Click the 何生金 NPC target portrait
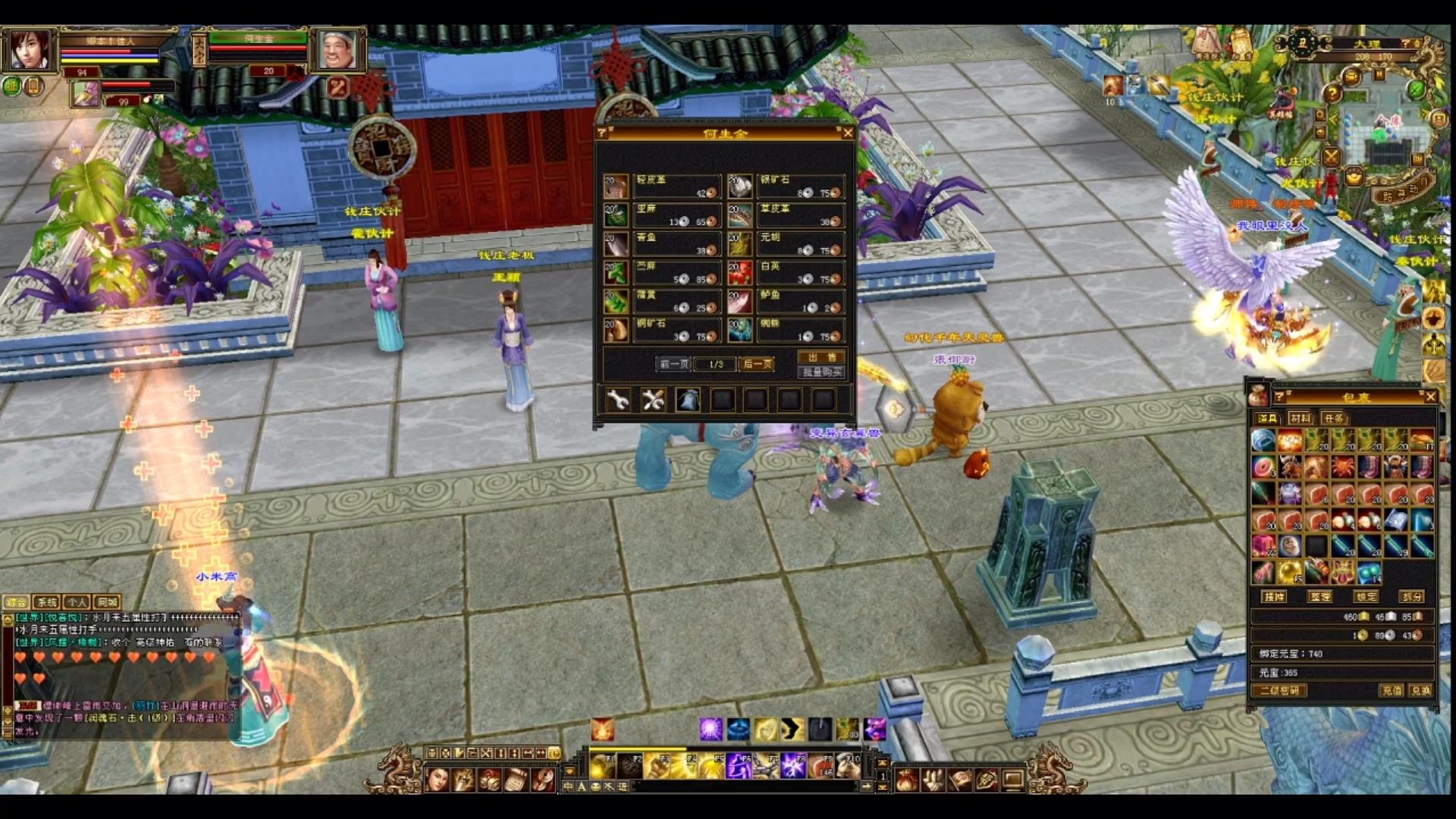Image resolution: width=1456 pixels, height=819 pixels. click(x=337, y=50)
